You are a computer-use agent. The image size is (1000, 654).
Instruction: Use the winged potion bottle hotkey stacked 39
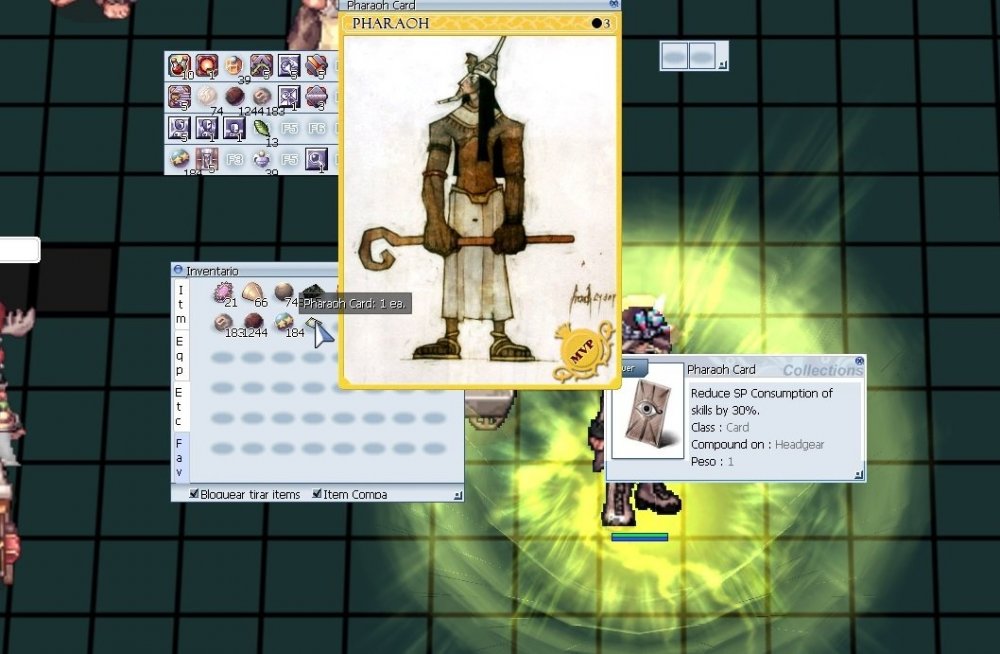pyautogui.click(x=261, y=158)
